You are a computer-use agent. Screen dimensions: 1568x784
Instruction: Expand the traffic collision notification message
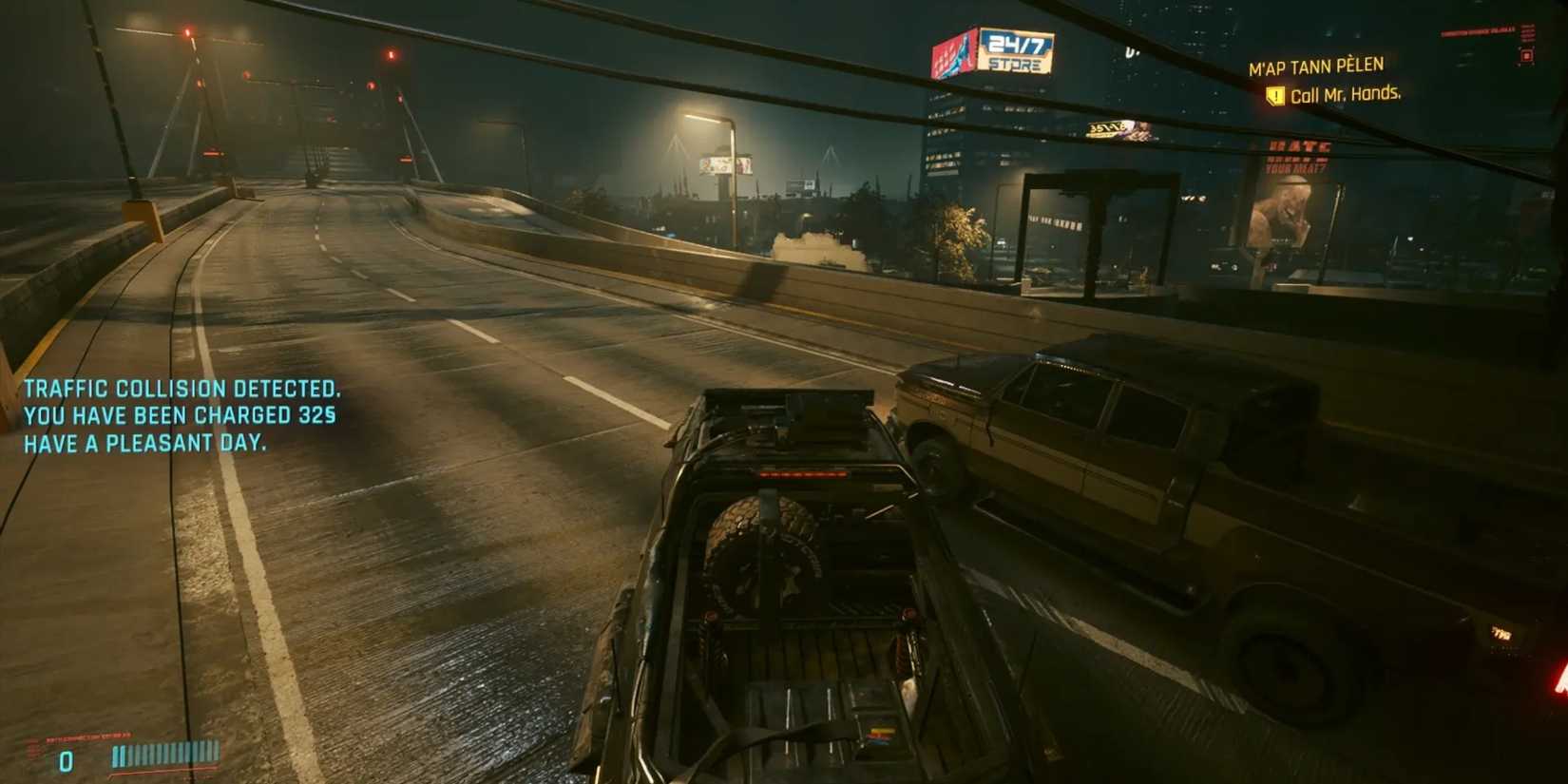pyautogui.click(x=183, y=415)
